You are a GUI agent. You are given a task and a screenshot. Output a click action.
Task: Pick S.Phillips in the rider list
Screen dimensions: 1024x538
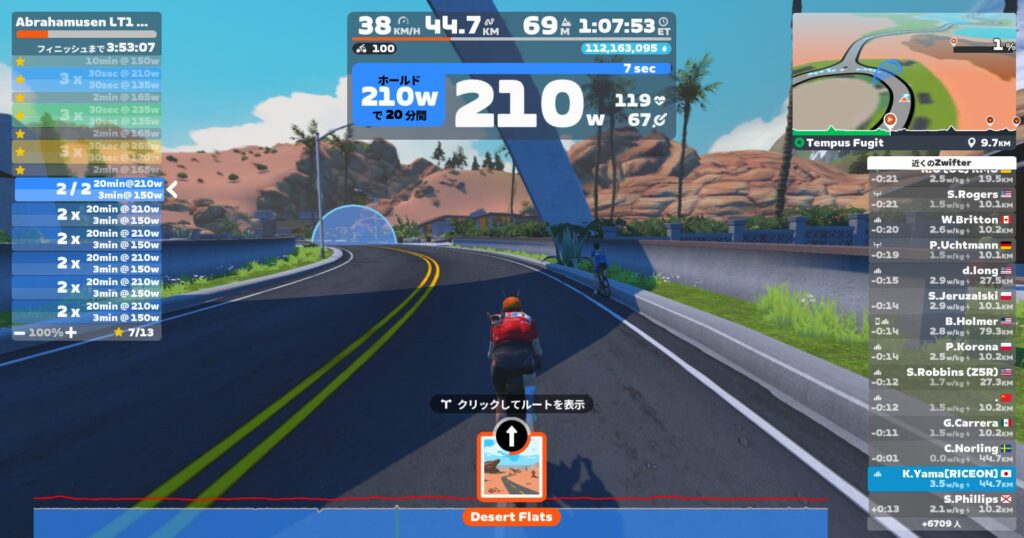(941, 503)
